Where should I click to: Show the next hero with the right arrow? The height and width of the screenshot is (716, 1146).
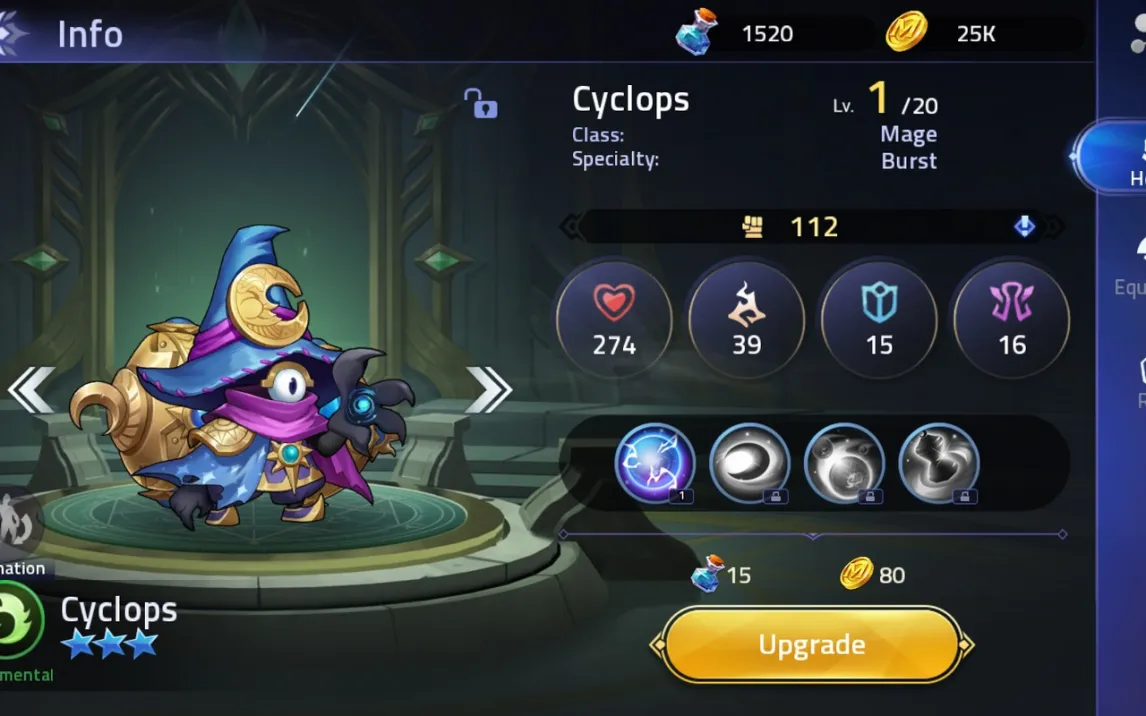coord(488,389)
